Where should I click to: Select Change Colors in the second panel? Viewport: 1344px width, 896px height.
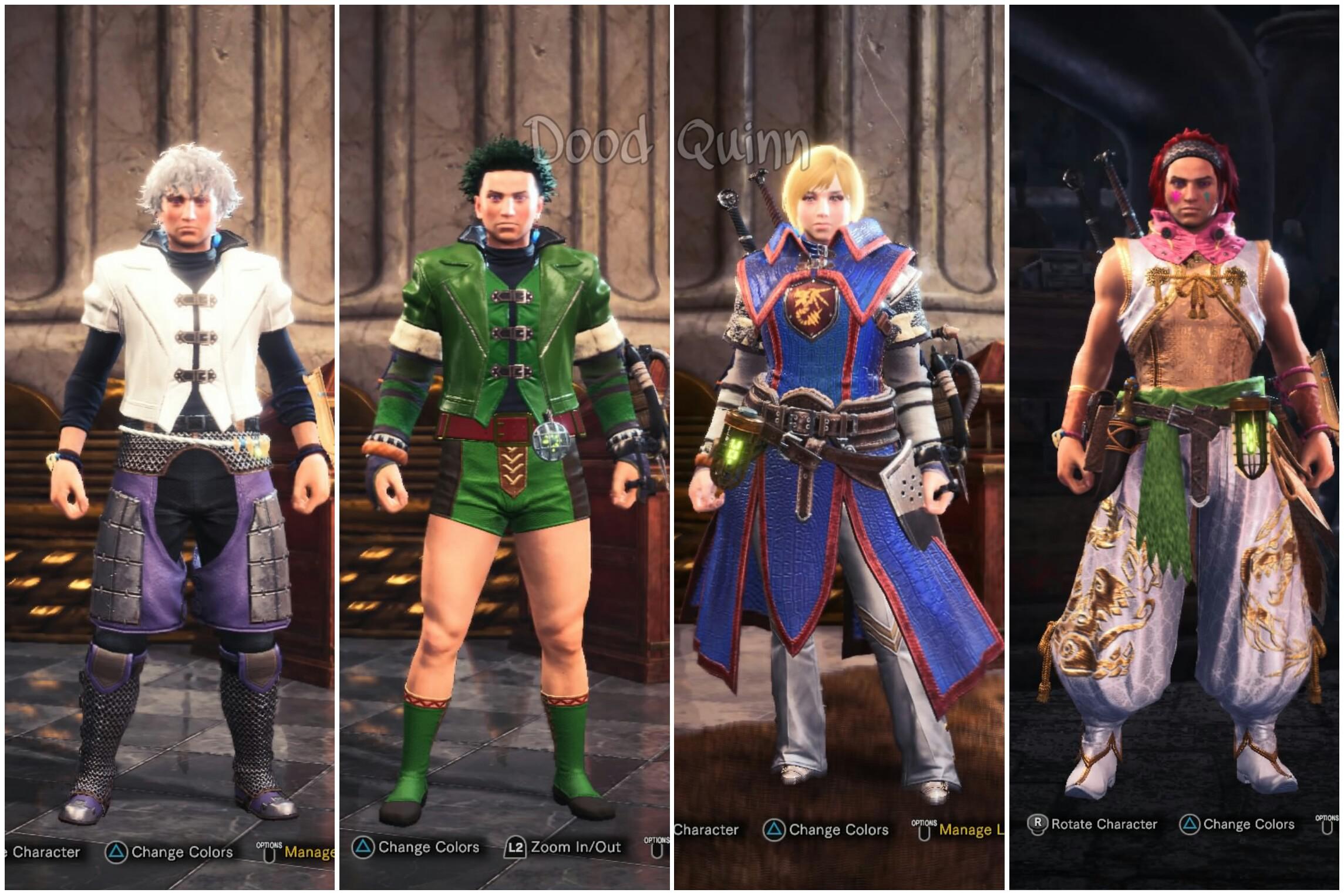[429, 848]
